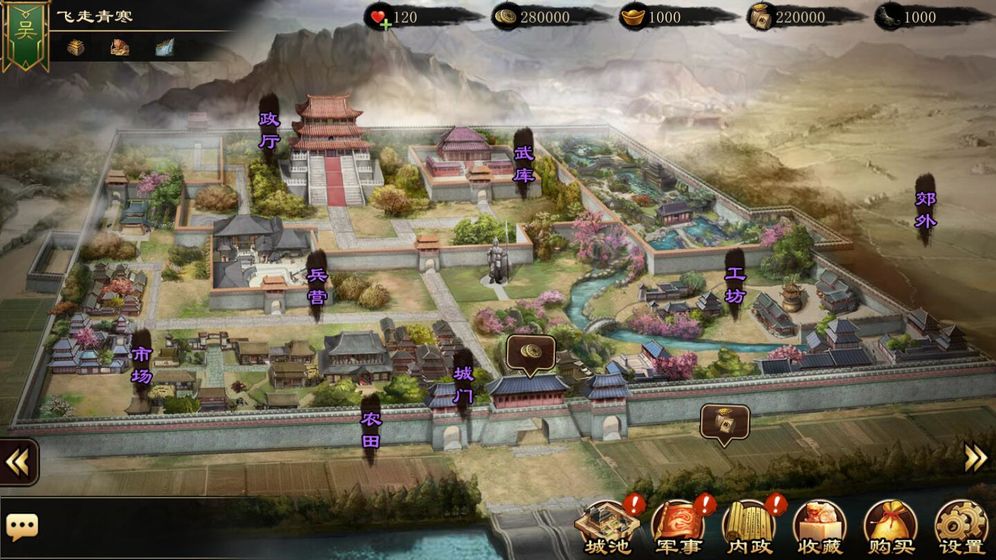Click the left double-arrow scroll button
Screen dimensions: 996x560
17,462
